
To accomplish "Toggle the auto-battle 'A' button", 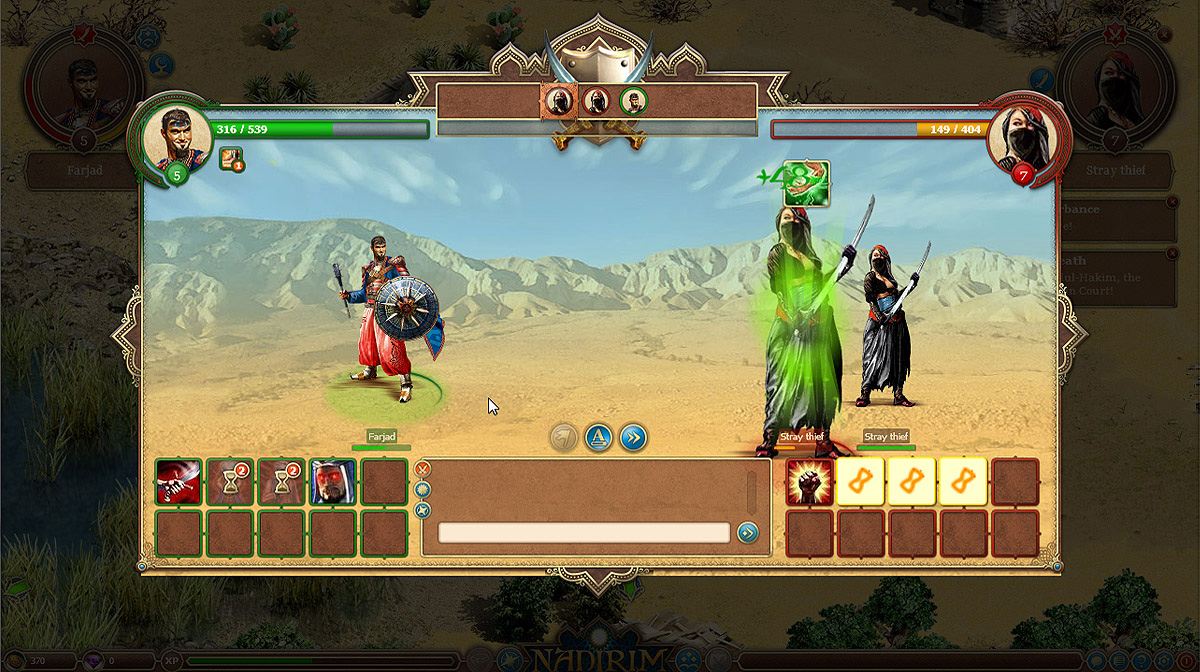I will click(598, 437).
